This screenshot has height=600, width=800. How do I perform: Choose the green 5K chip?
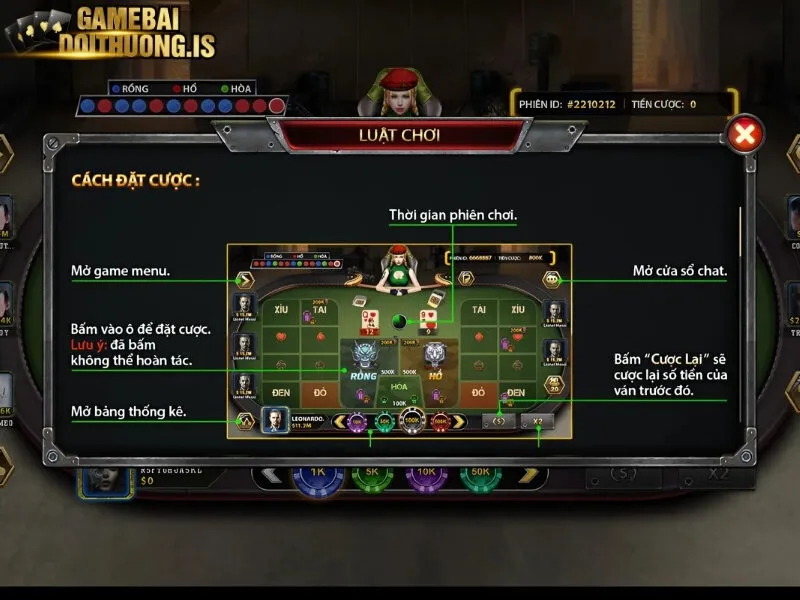click(372, 476)
